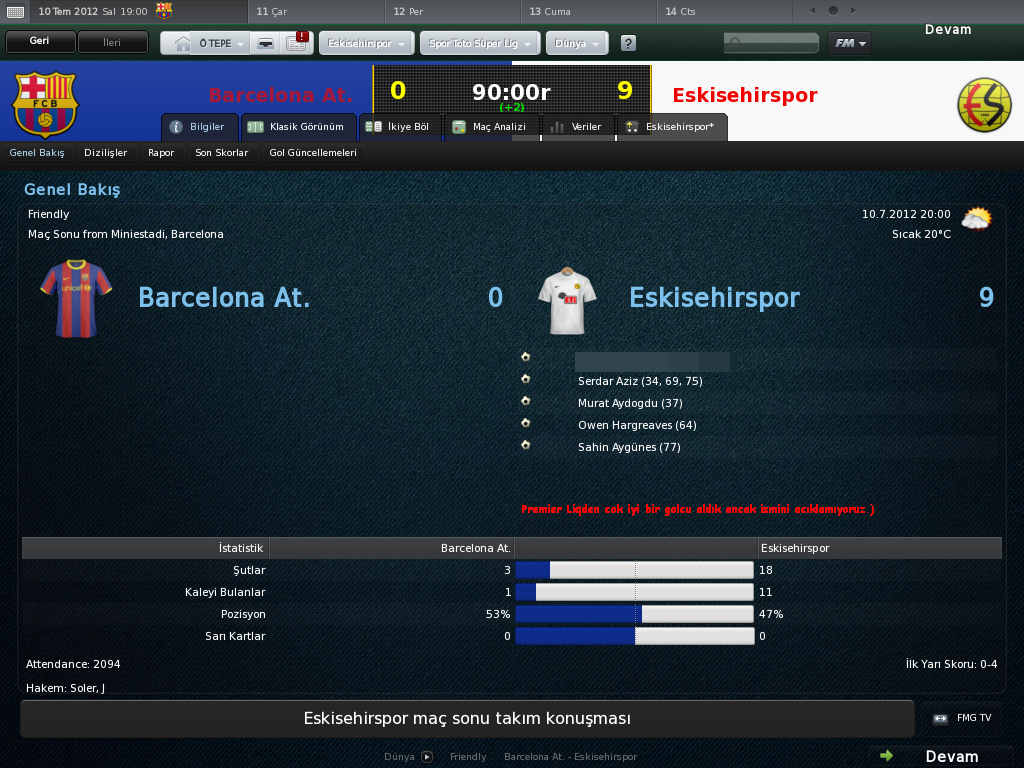The image size is (1024, 768).
Task: Continue with the bottom Devam button
Action: 940,756
